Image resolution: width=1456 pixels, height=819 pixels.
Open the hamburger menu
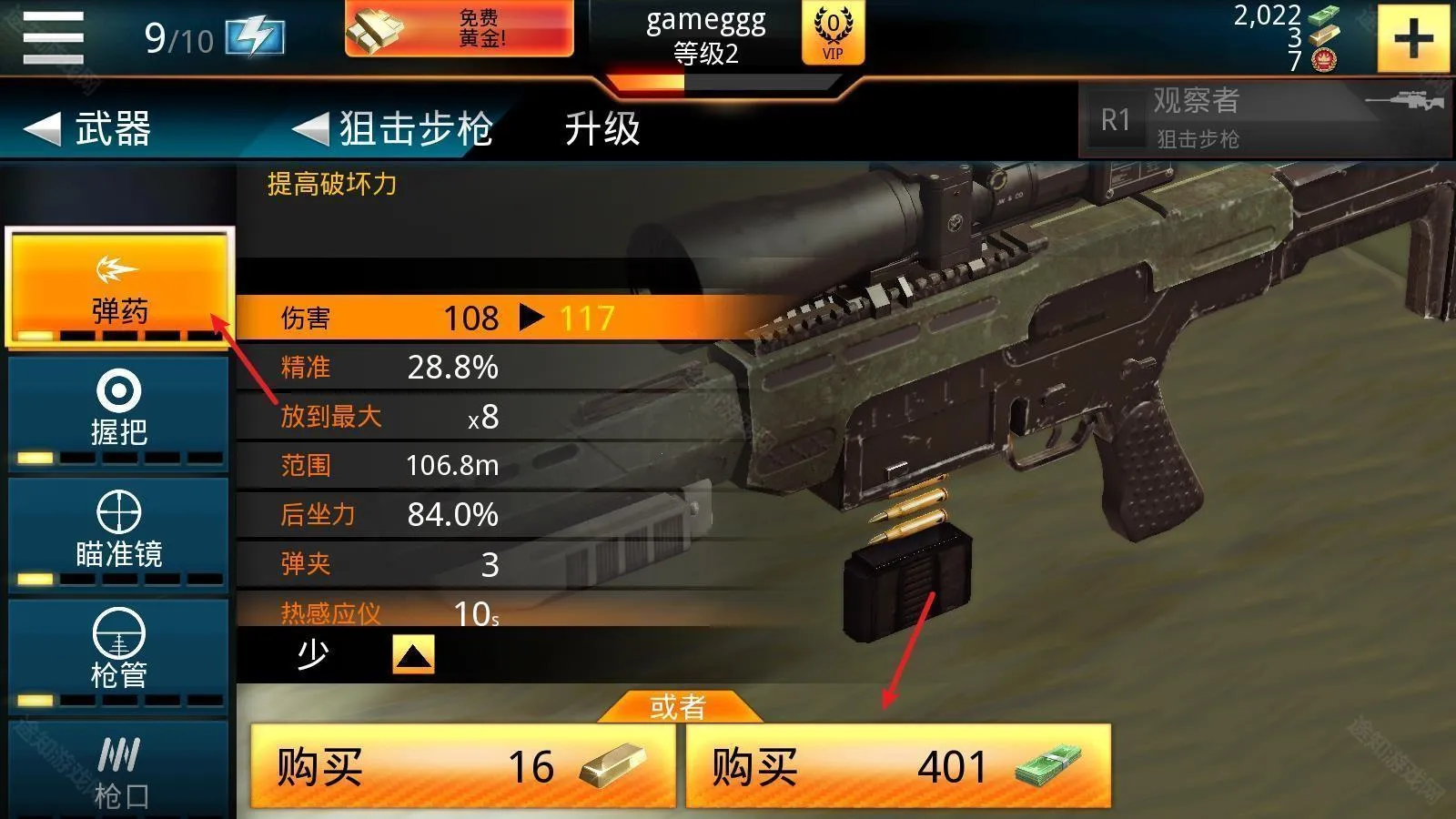coord(52,36)
